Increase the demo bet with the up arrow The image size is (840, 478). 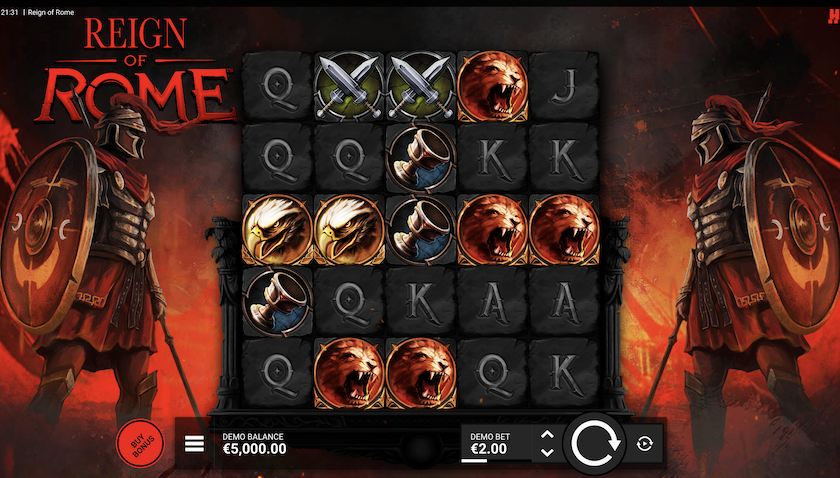click(x=546, y=434)
